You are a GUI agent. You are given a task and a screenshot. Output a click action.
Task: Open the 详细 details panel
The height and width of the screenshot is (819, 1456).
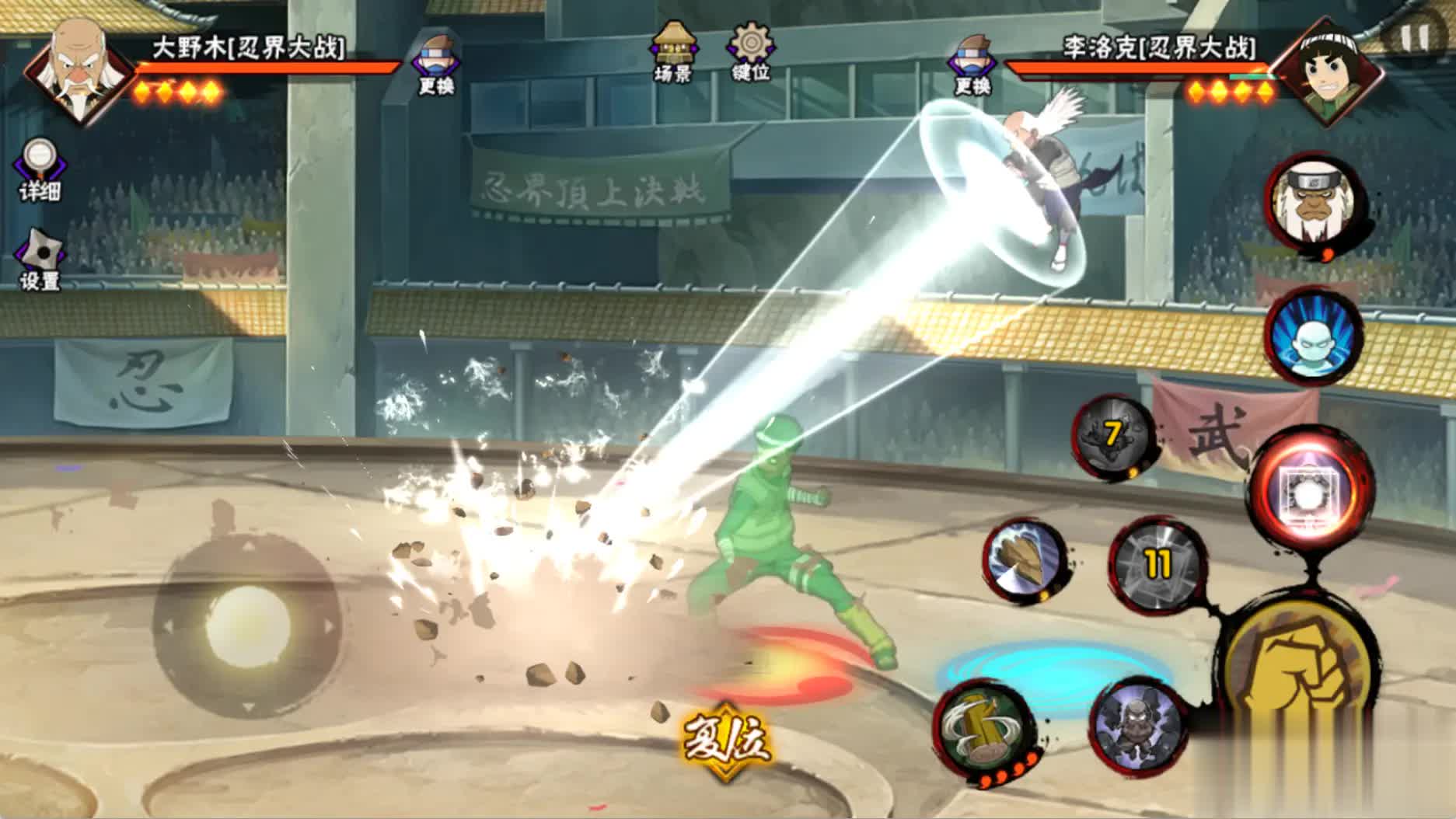[x=39, y=169]
